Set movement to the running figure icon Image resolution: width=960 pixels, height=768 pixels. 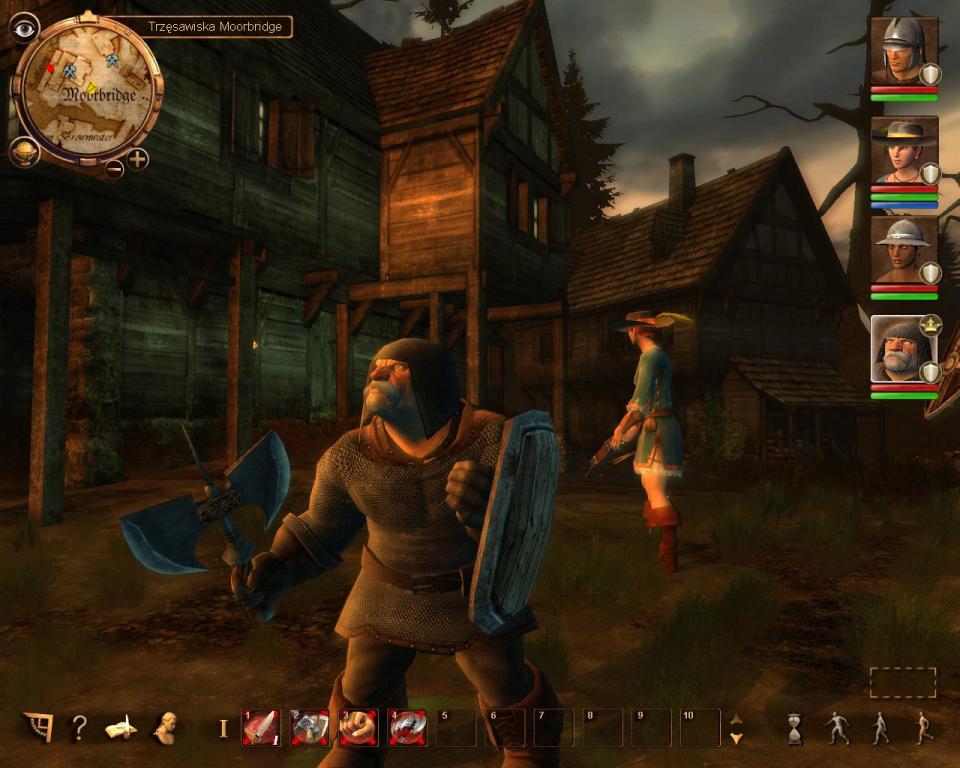point(923,728)
